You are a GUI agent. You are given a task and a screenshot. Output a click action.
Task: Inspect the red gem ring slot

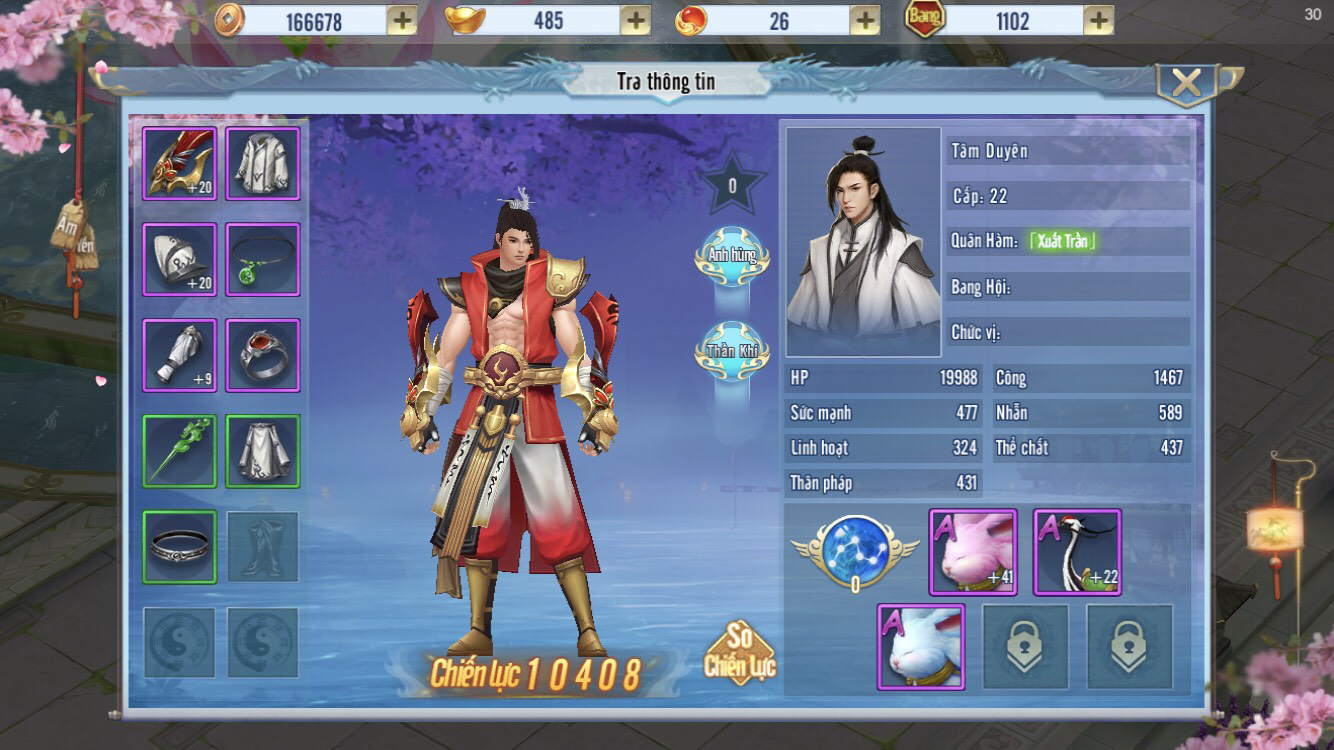click(263, 355)
